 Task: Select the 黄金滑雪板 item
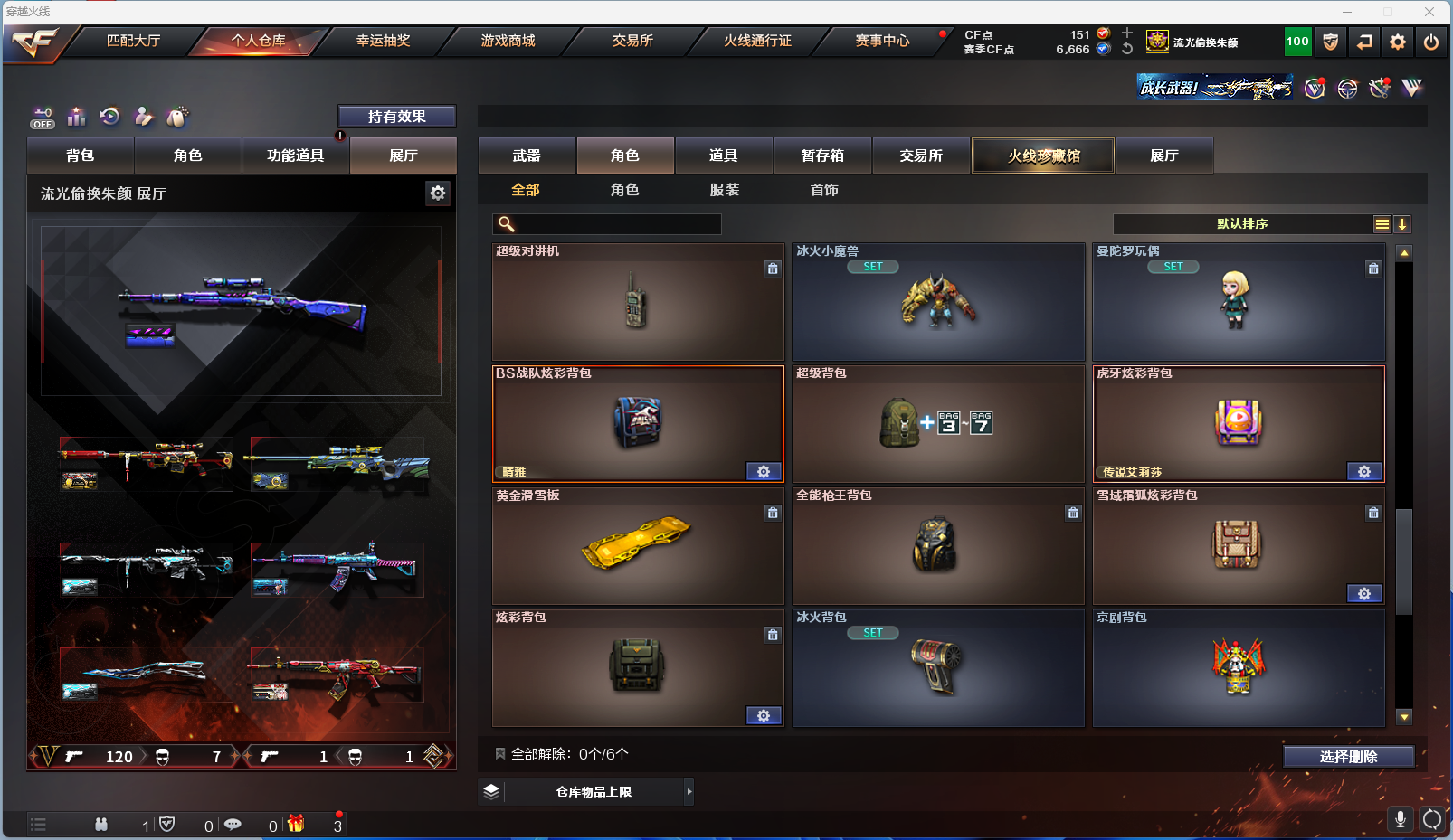637,546
